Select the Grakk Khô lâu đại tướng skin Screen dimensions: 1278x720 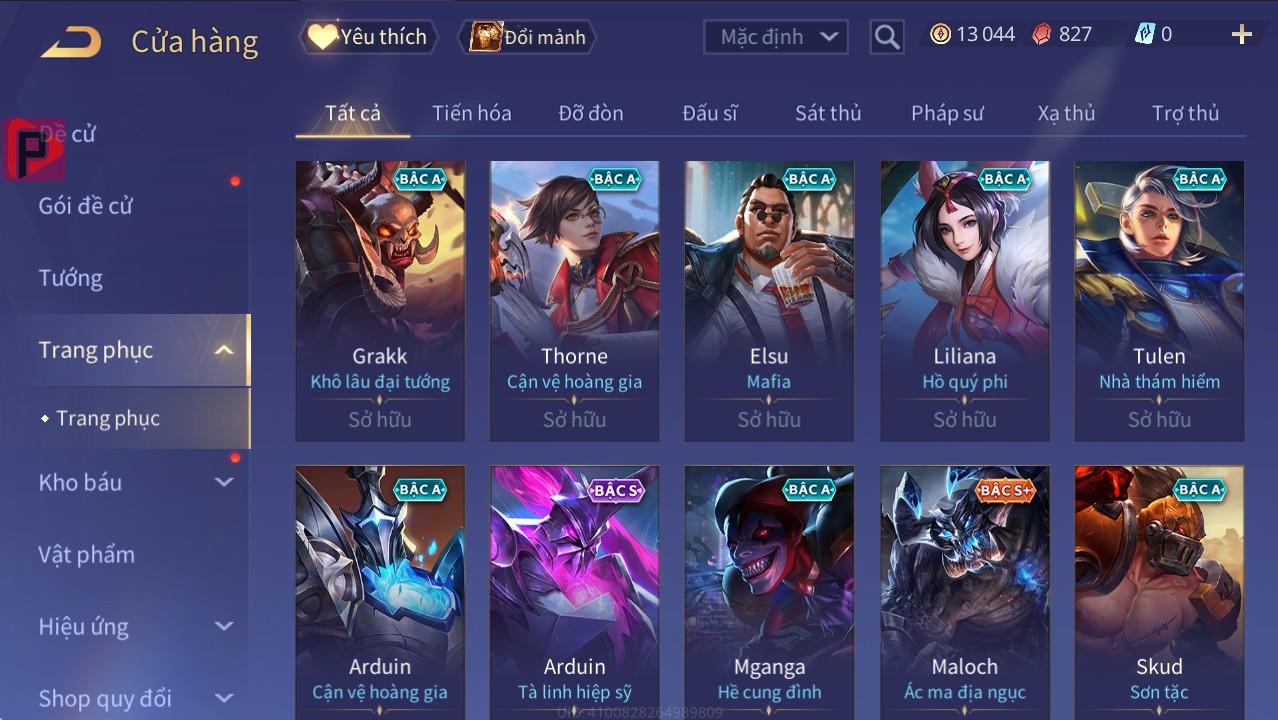point(380,300)
